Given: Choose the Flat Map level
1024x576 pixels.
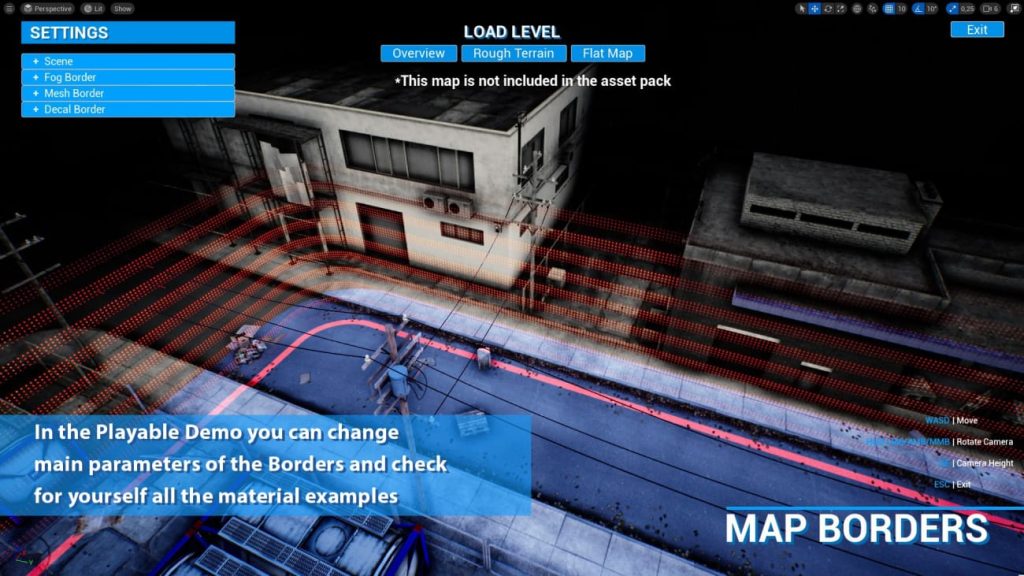Looking at the screenshot, I should 608,53.
